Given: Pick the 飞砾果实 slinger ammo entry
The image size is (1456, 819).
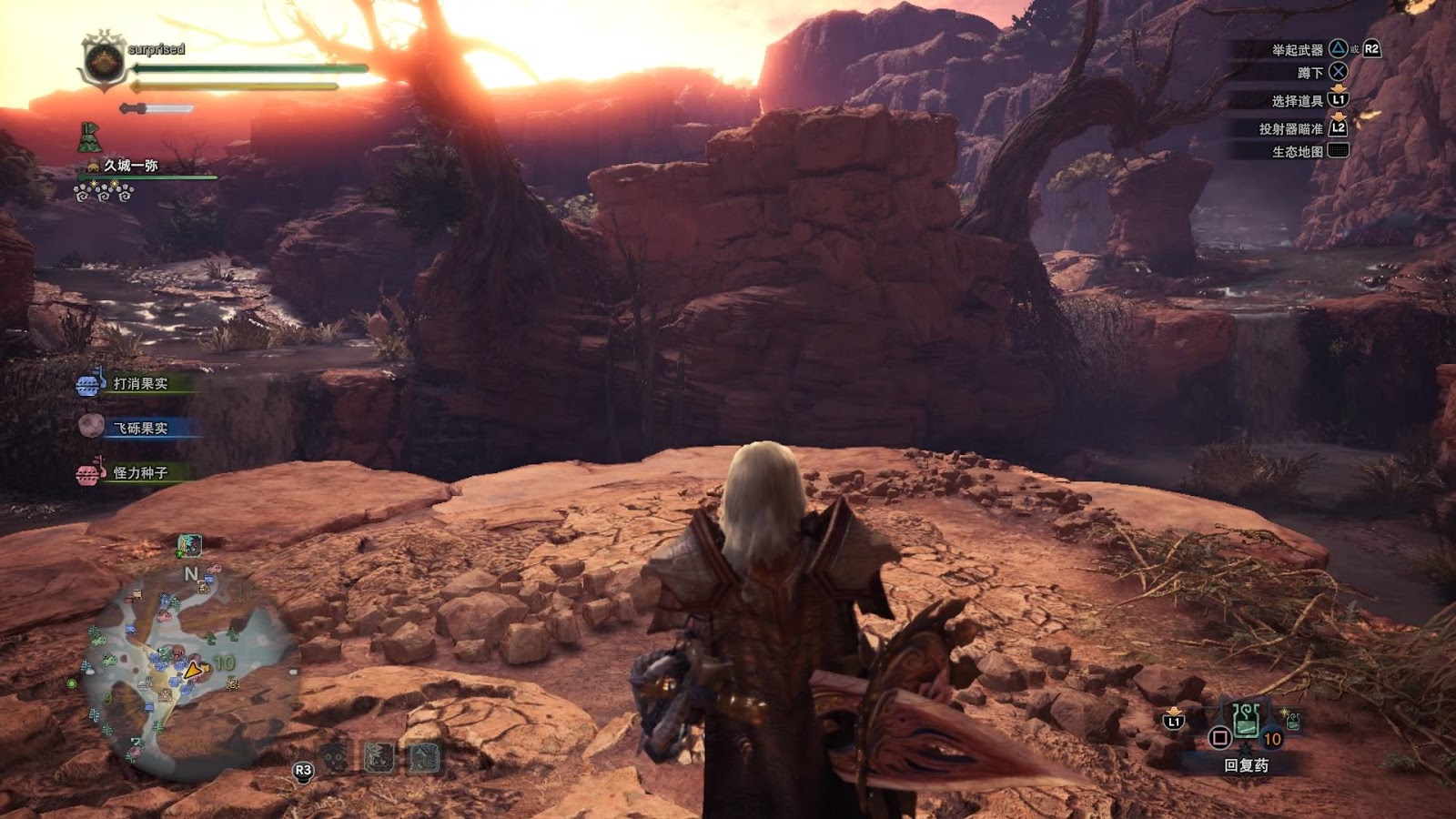Looking at the screenshot, I should pyautogui.click(x=138, y=428).
